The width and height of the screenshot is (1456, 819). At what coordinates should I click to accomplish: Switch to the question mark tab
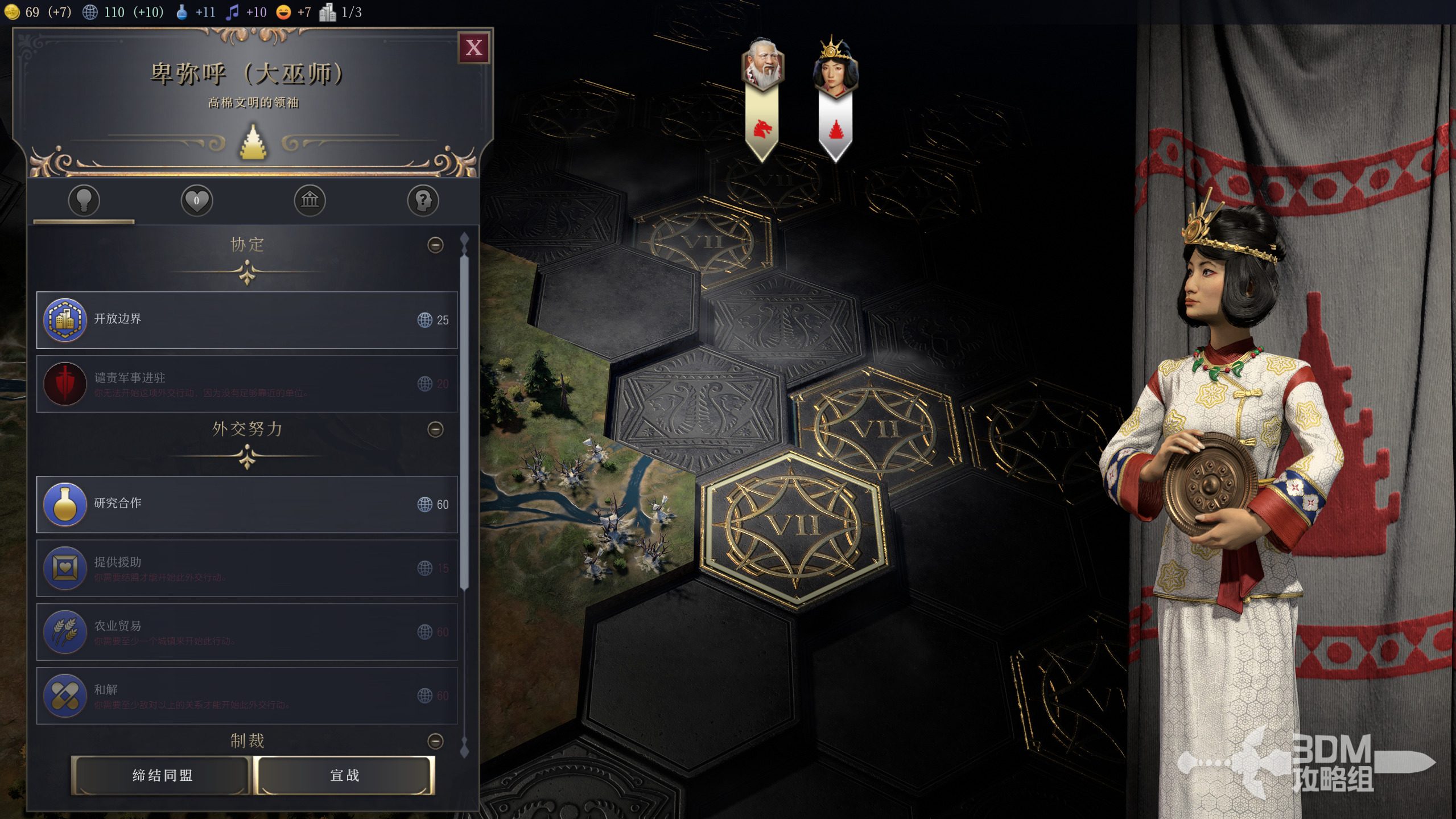[x=423, y=200]
